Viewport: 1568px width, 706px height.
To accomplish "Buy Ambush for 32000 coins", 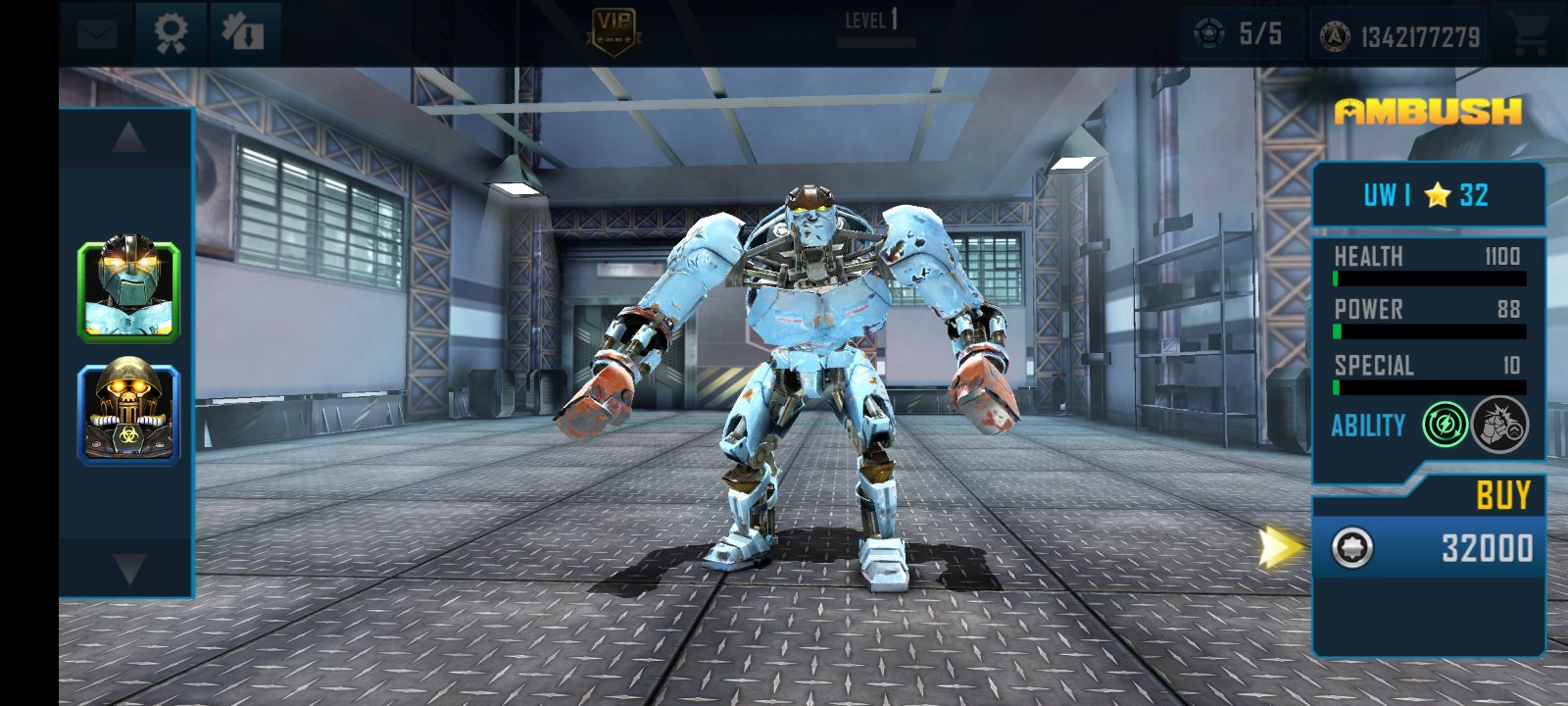I will (1429, 547).
